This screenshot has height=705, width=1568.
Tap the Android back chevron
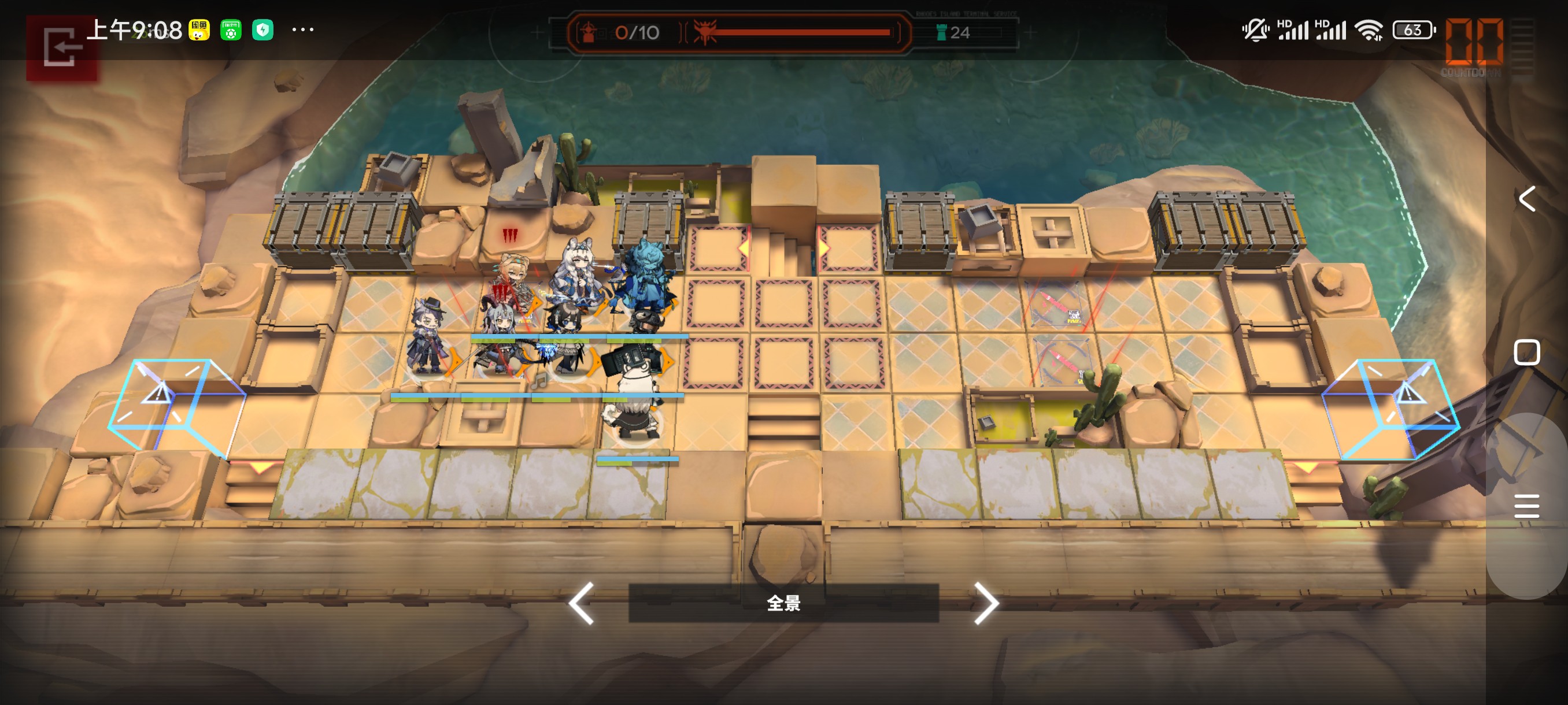pyautogui.click(x=1527, y=199)
